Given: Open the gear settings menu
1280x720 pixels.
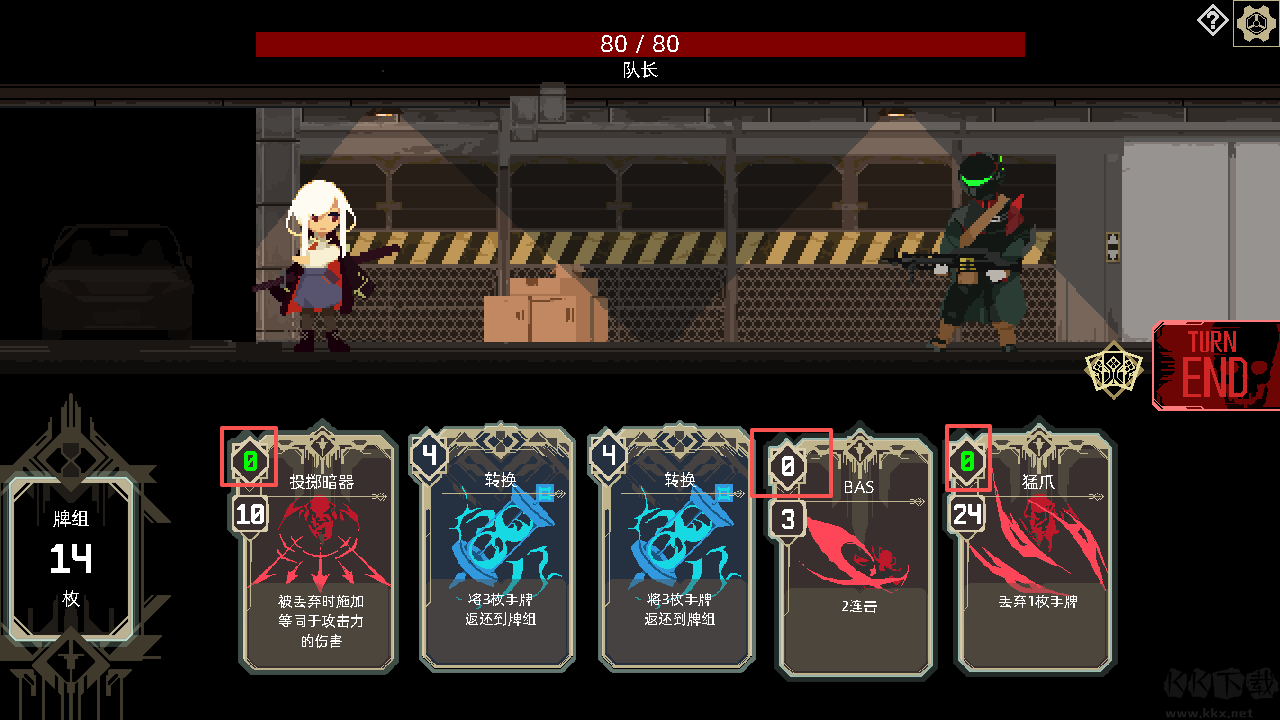Looking at the screenshot, I should [x=1255, y=24].
